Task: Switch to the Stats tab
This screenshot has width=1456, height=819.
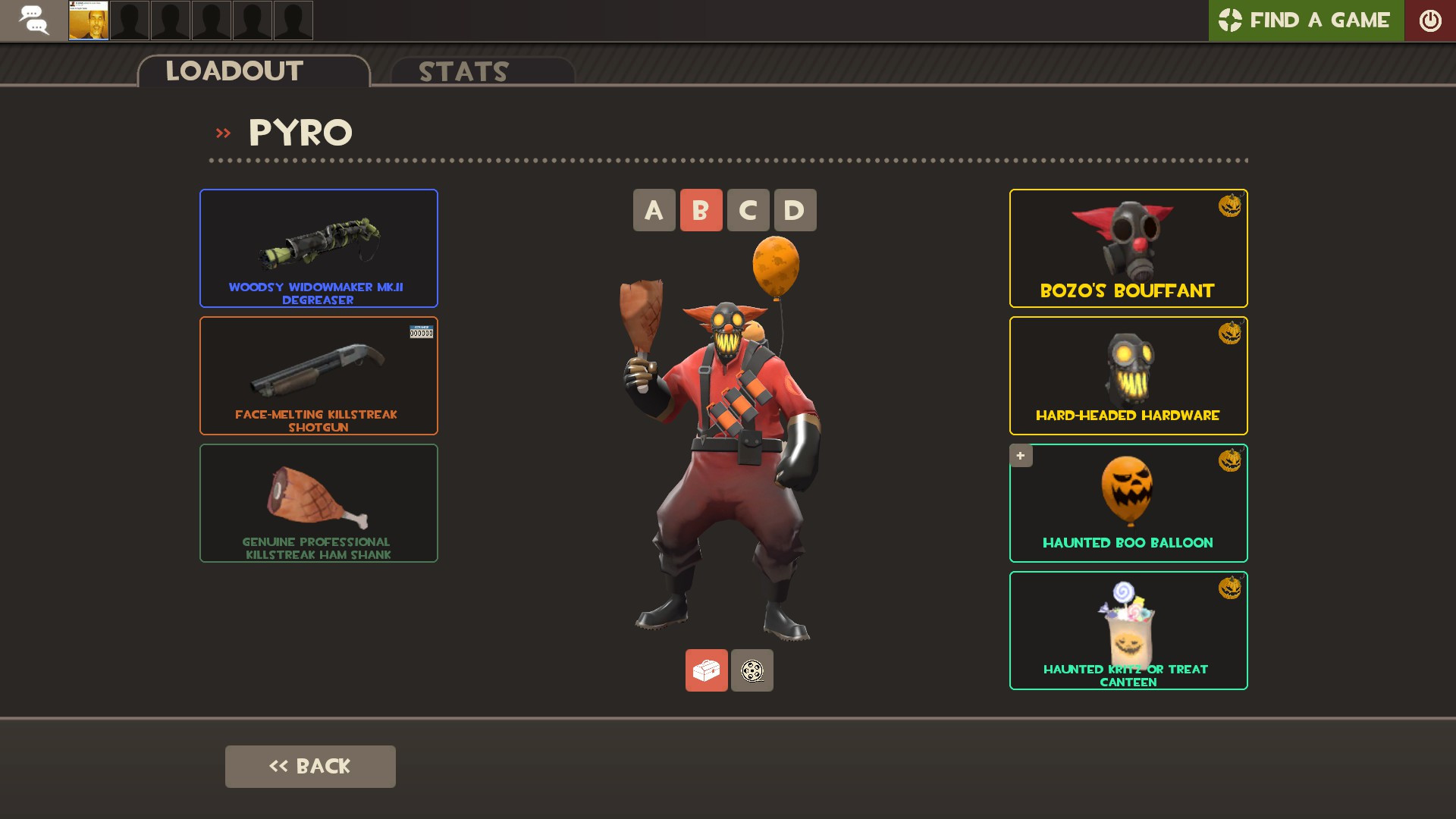Action: pyautogui.click(x=482, y=71)
